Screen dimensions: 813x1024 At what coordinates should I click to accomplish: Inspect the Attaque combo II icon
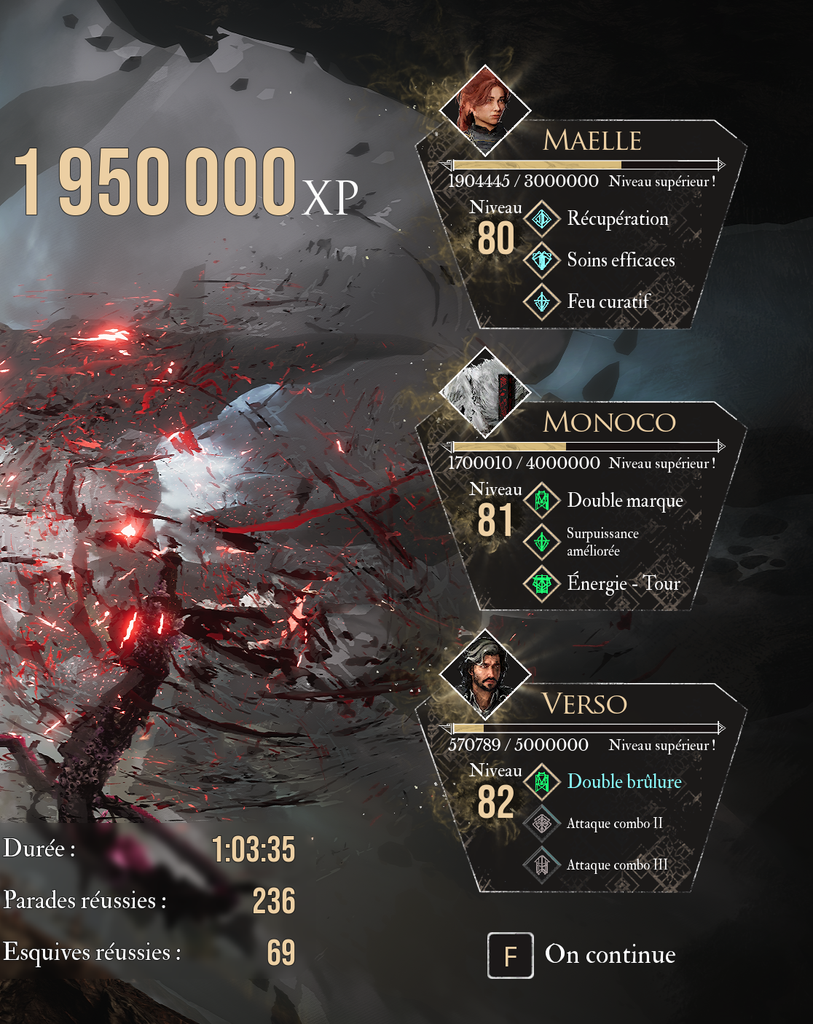coord(542,823)
